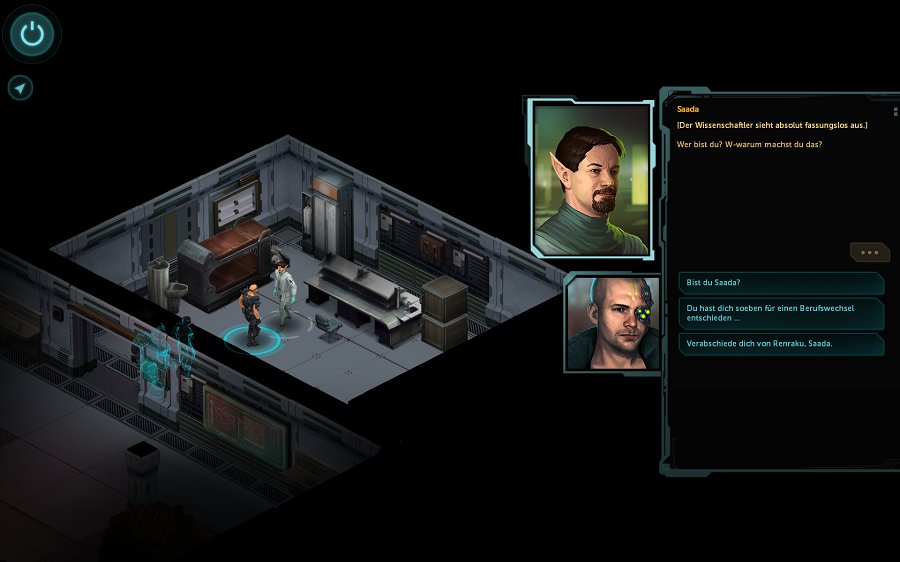Open the power button menu

click(32, 34)
